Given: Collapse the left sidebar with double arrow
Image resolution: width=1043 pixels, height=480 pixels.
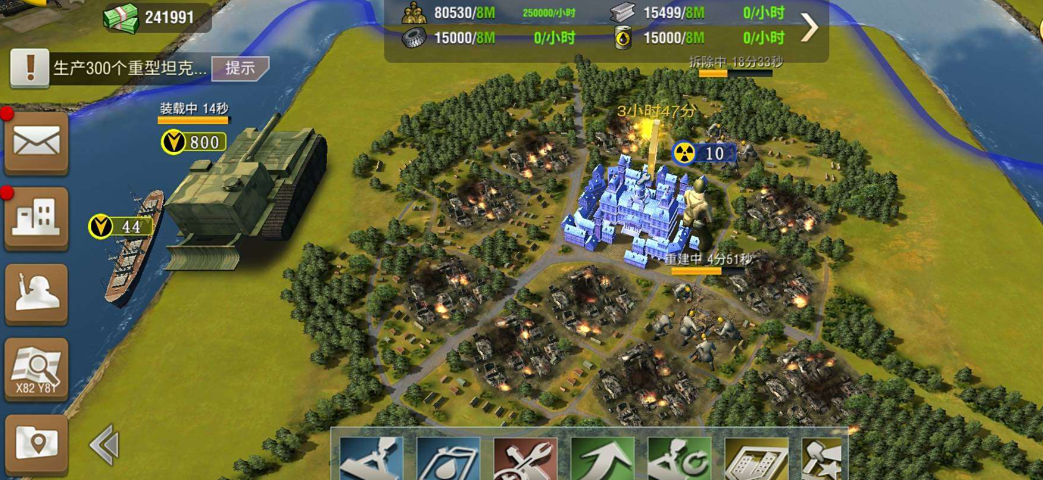Looking at the screenshot, I should 104,445.
